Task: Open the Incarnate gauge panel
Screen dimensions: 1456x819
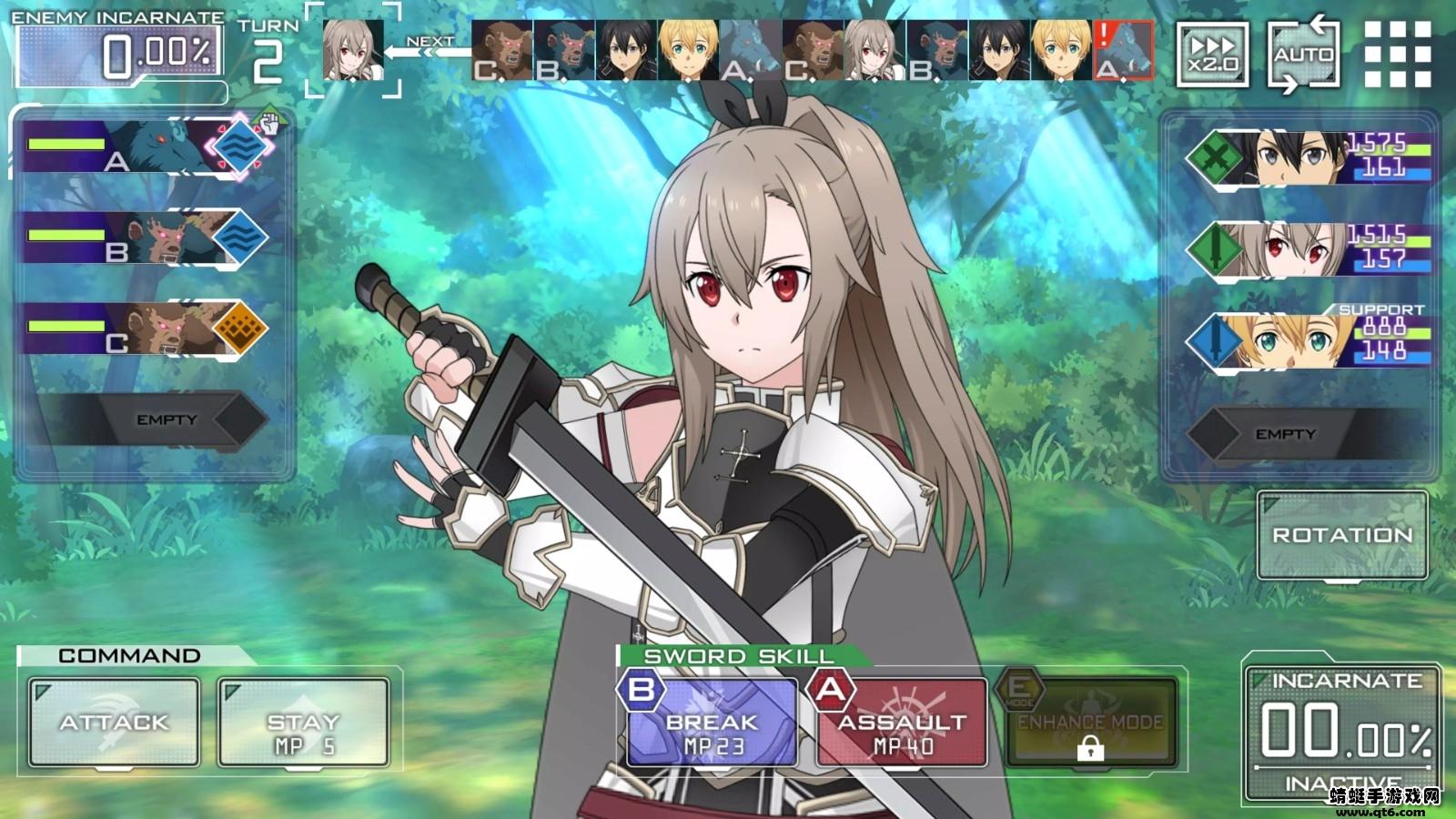Action: (x=1342, y=728)
